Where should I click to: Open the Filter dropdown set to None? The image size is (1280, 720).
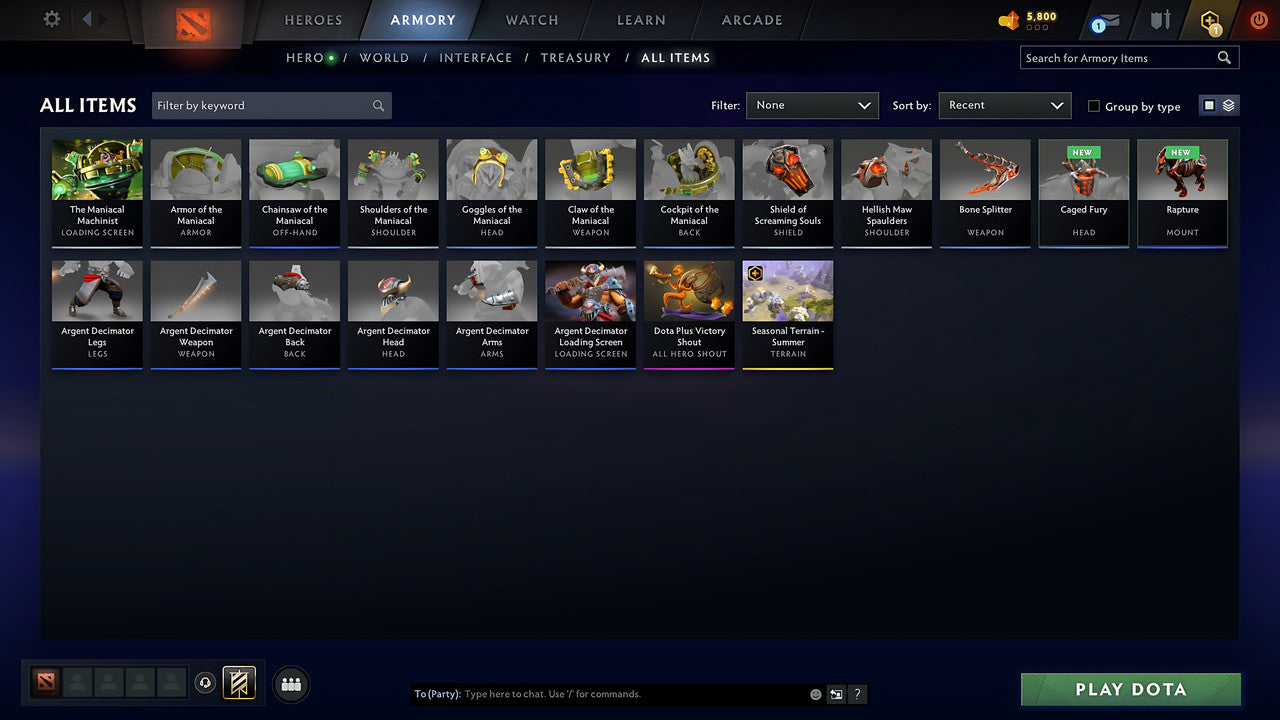click(x=812, y=105)
